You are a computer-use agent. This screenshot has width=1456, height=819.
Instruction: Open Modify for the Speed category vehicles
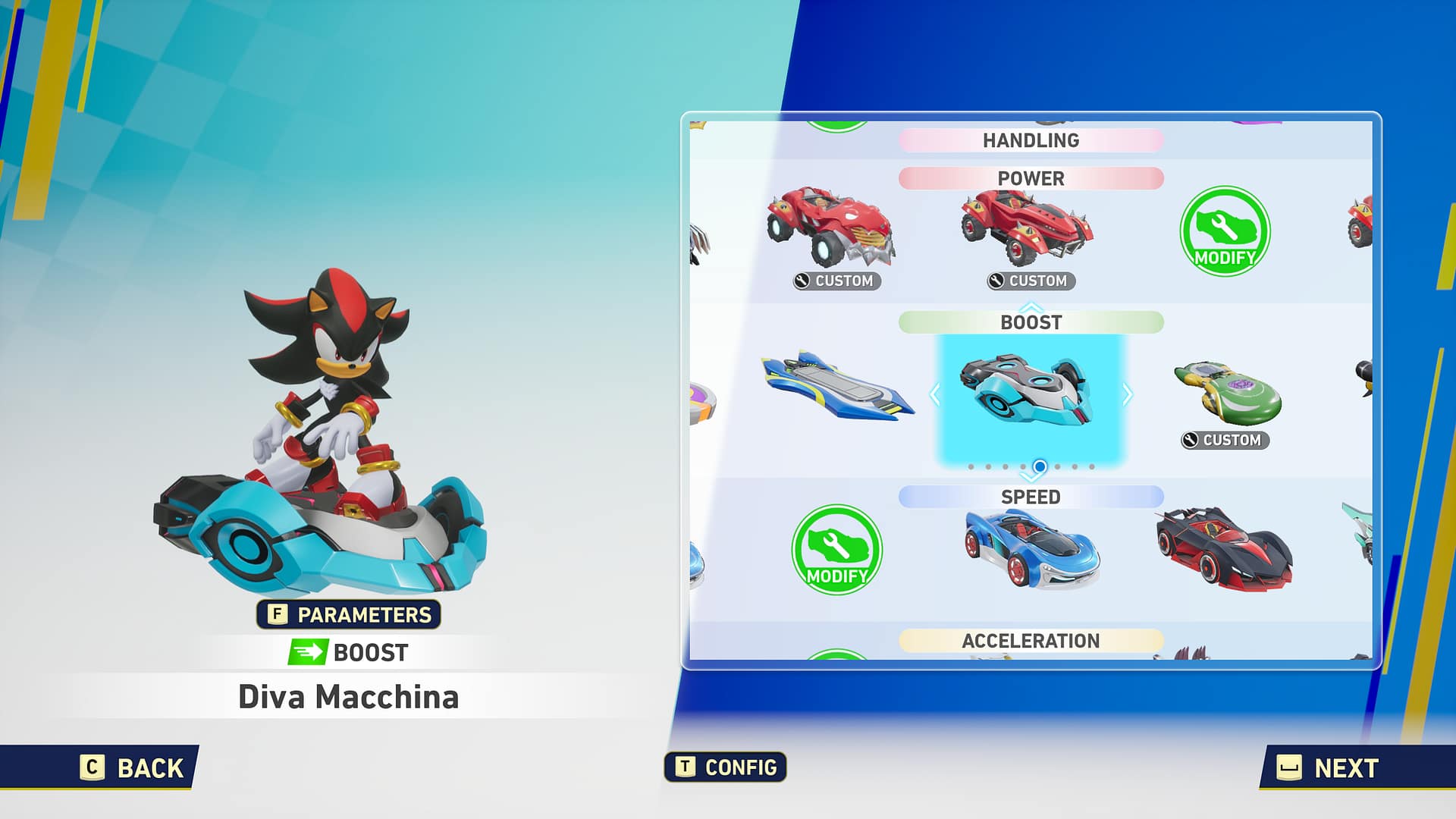tap(836, 551)
